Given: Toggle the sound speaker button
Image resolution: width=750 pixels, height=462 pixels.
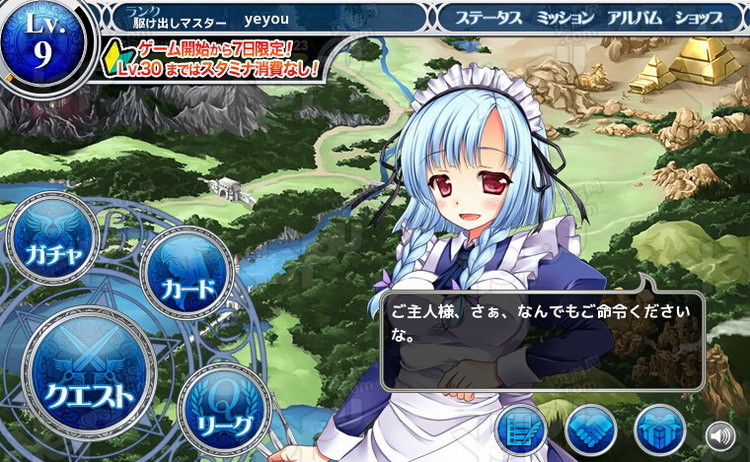Looking at the screenshot, I should tap(720, 435).
